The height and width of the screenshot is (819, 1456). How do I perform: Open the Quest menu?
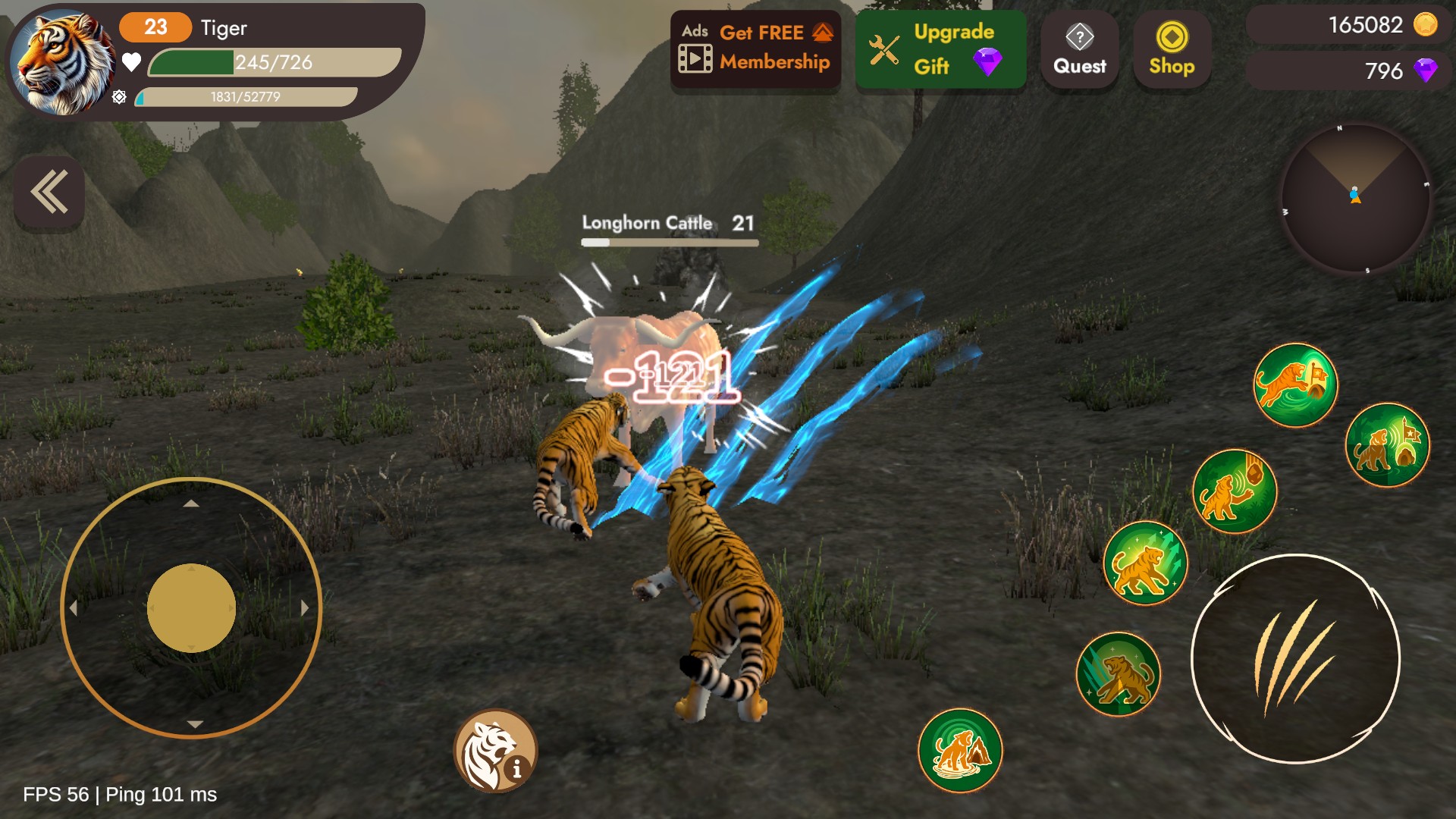click(x=1079, y=49)
